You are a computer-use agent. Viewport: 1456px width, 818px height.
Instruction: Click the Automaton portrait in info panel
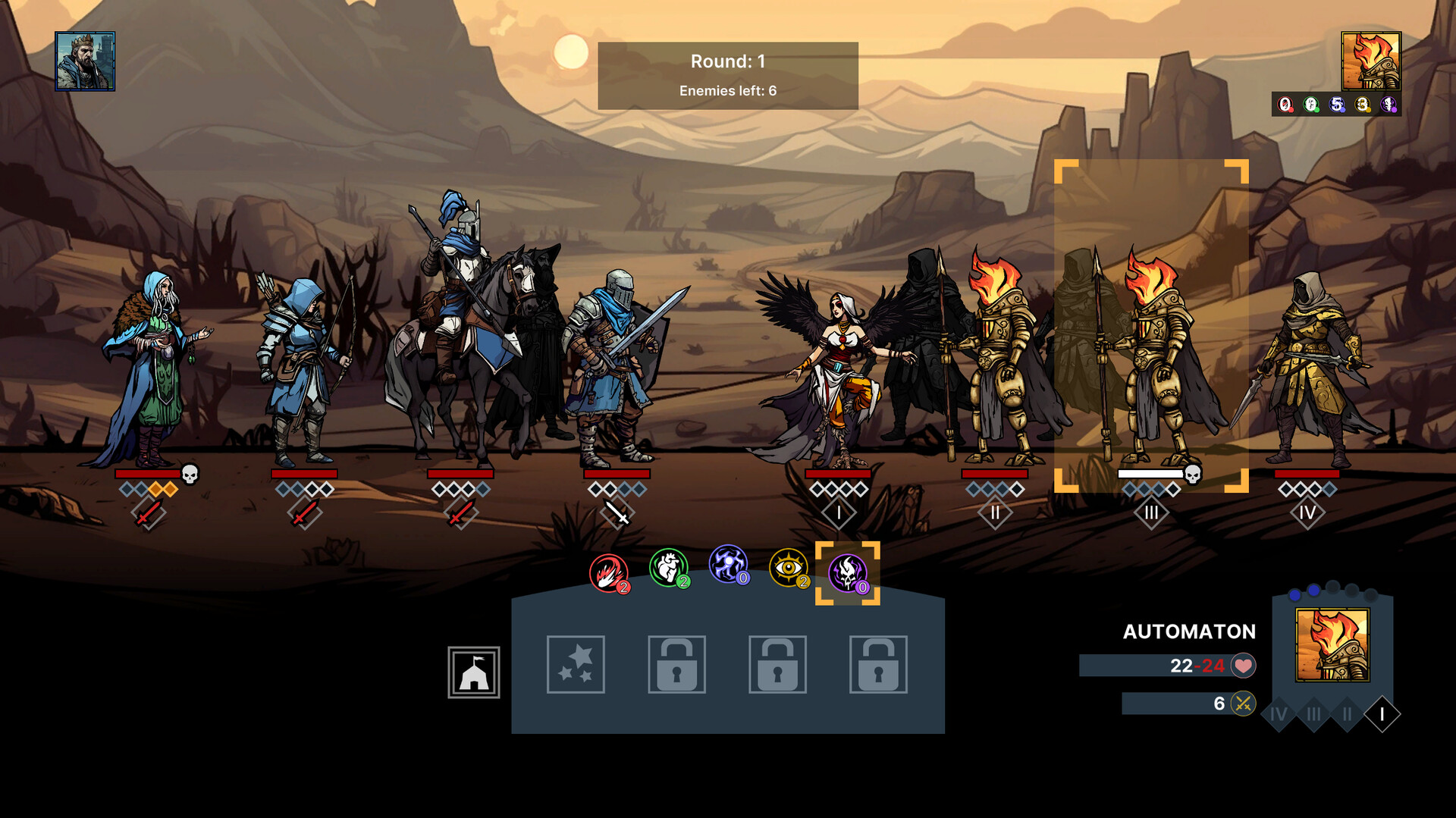1332,645
